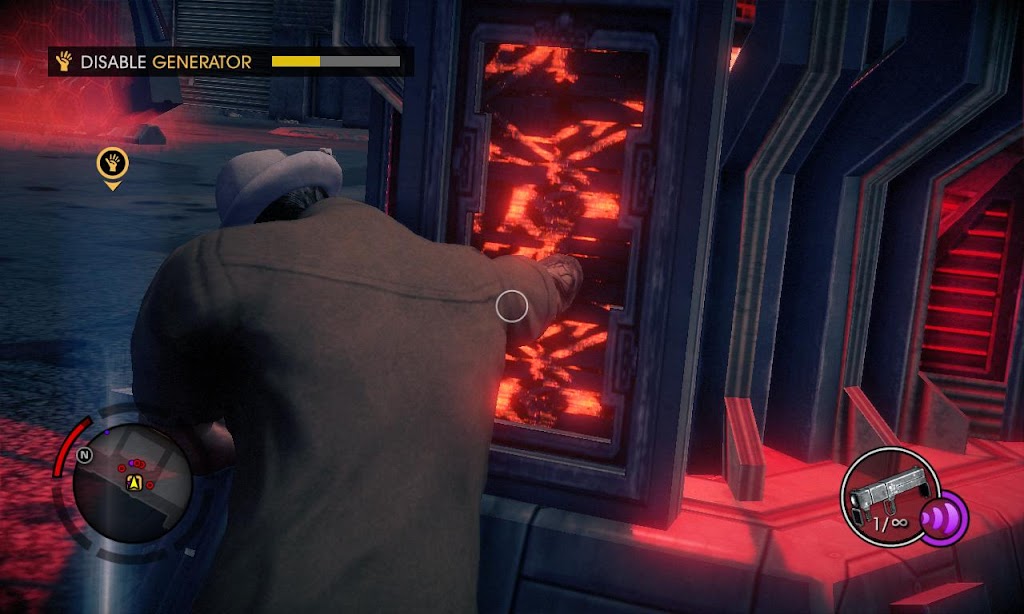Open the circular minimap
This screenshot has height=614, width=1024.
[x=133, y=483]
